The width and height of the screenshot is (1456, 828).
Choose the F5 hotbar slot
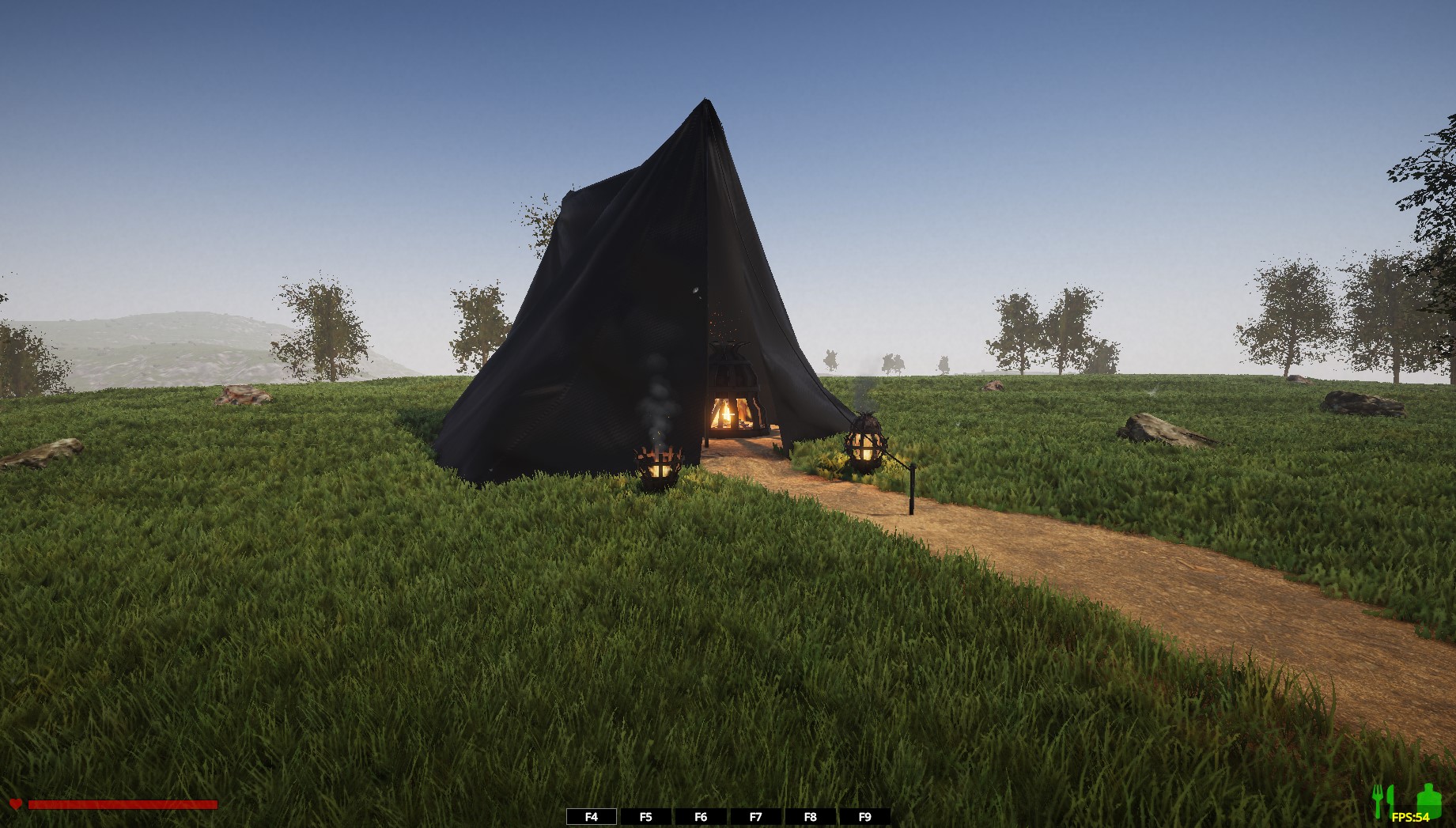pos(646,817)
